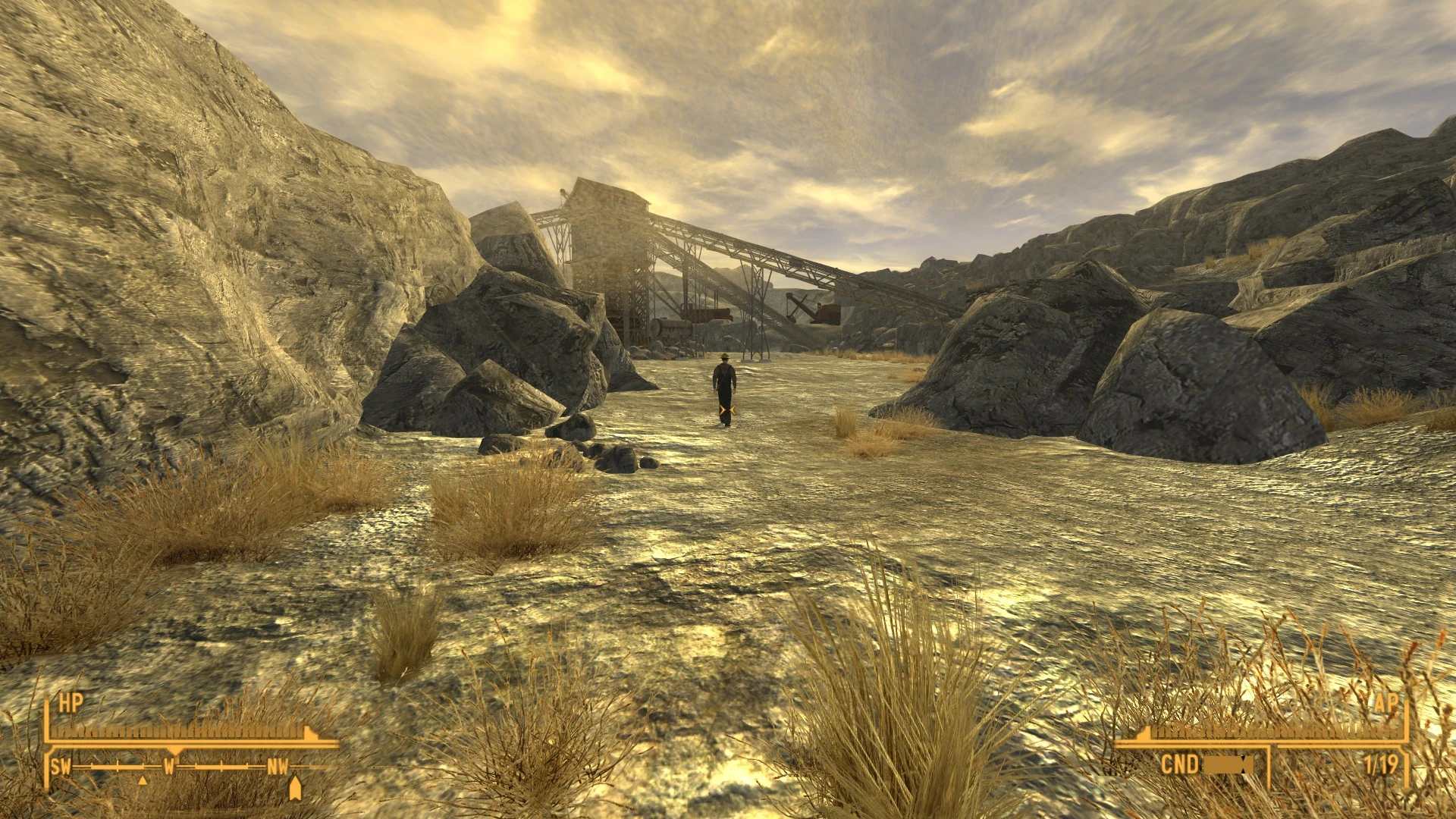Click the small triangular location marker on the compass
This screenshot has height=819, width=1456.
pos(143,781)
